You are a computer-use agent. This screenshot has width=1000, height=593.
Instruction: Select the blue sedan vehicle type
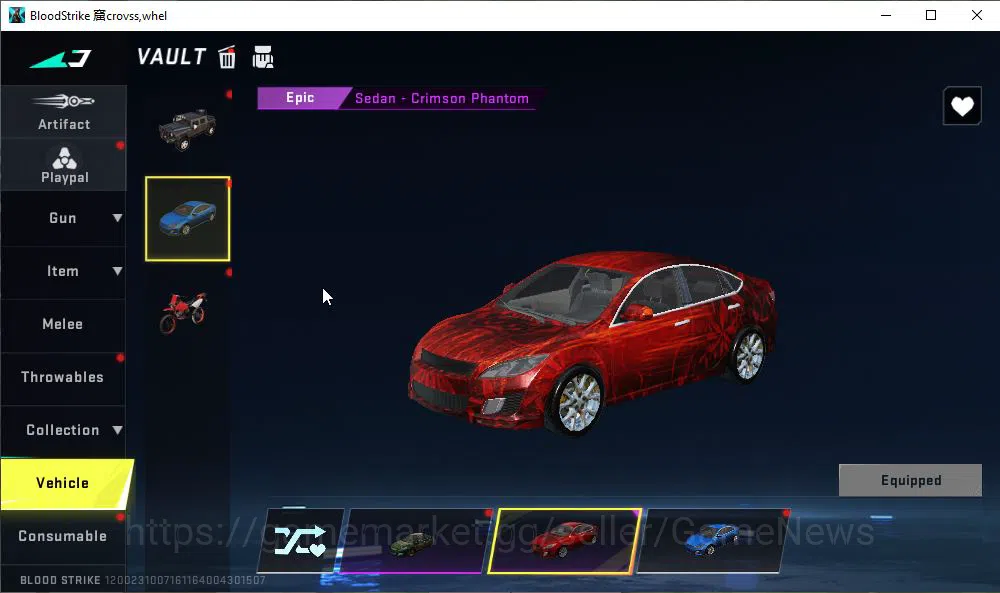tap(187, 218)
